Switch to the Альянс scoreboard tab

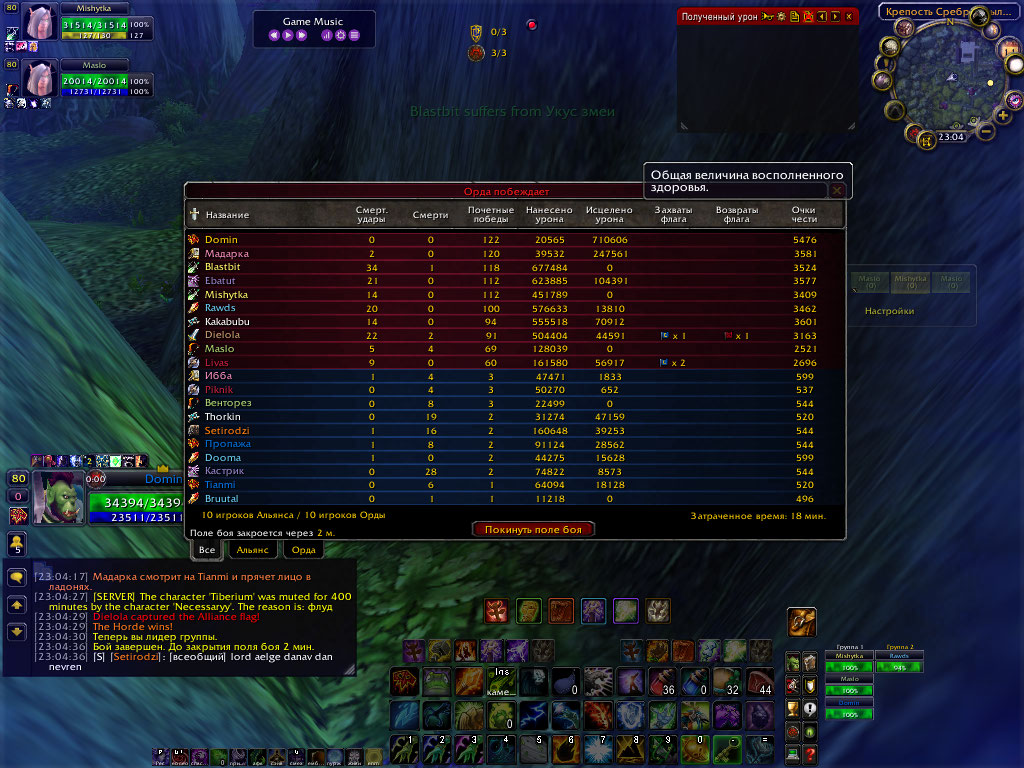coord(252,549)
